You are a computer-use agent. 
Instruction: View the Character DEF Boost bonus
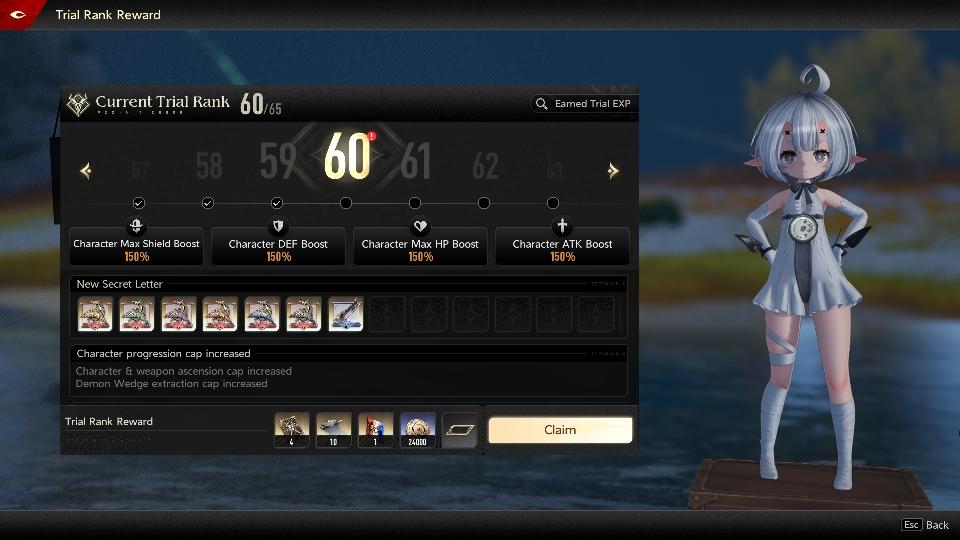[278, 245]
